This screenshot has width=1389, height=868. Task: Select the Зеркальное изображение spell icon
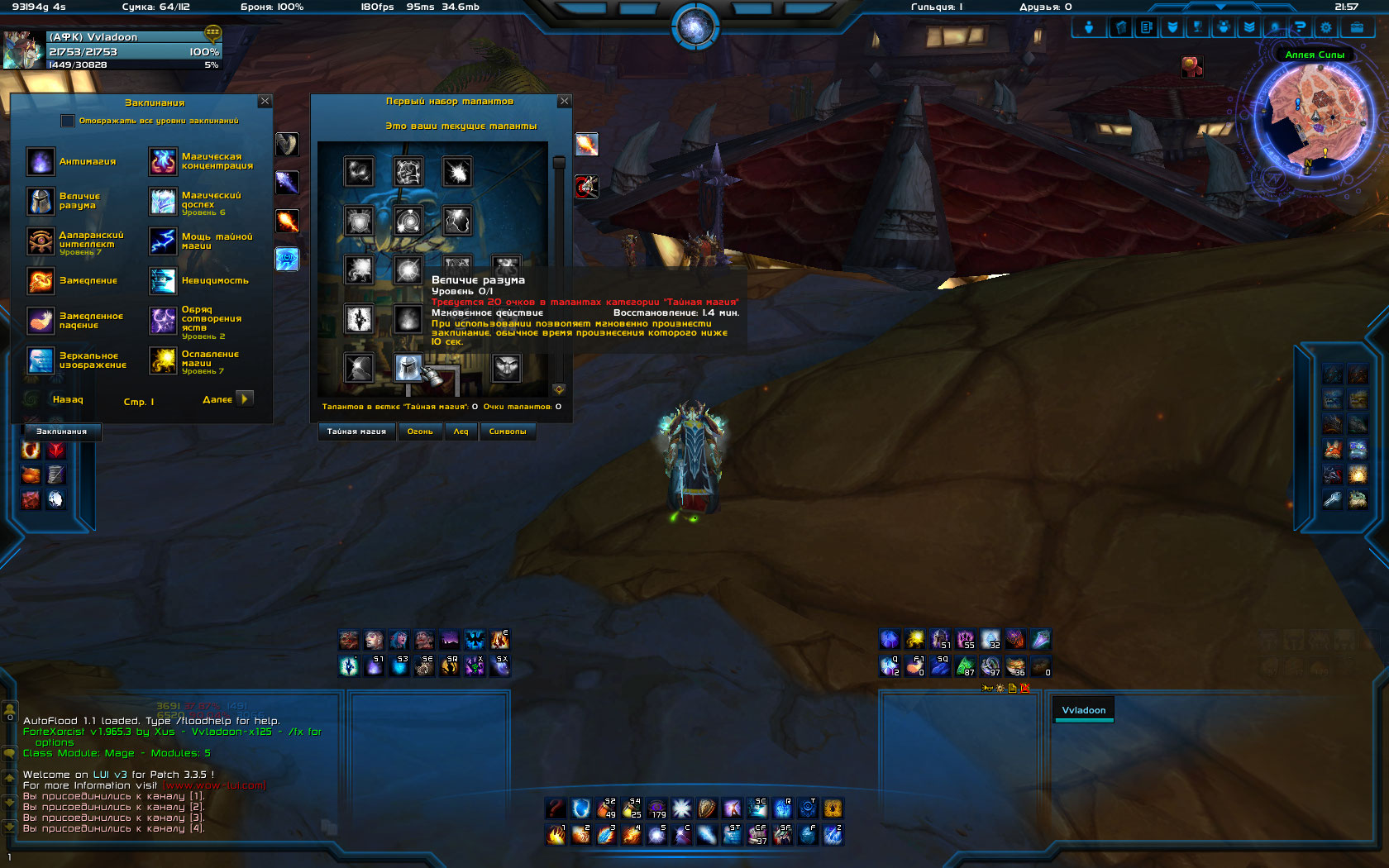coord(41,360)
